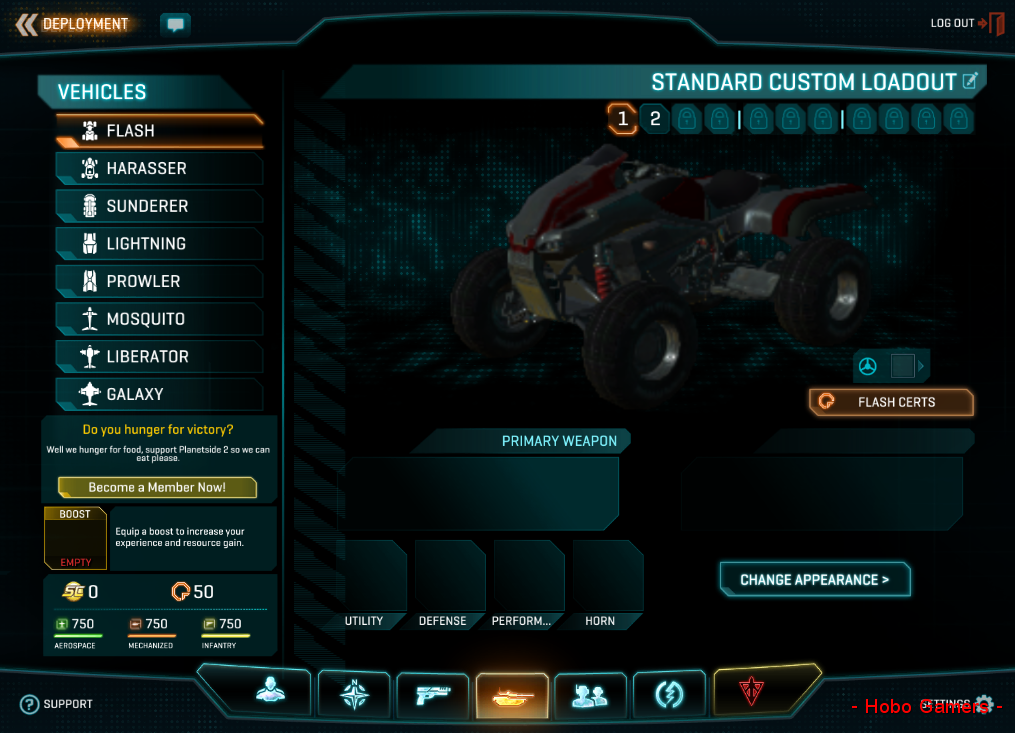Open Flash Certs

tap(890, 402)
